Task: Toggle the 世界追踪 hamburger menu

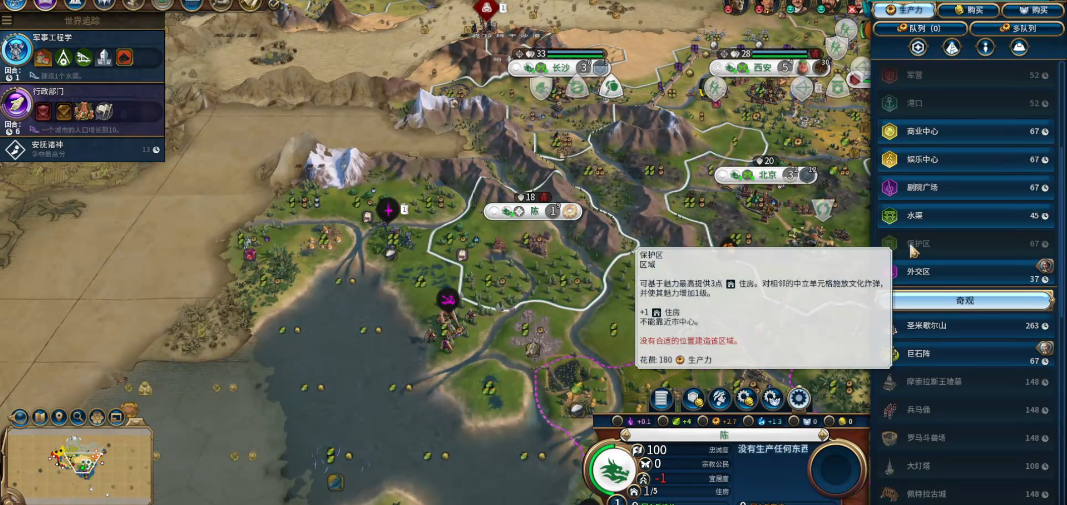Action: tap(7, 20)
